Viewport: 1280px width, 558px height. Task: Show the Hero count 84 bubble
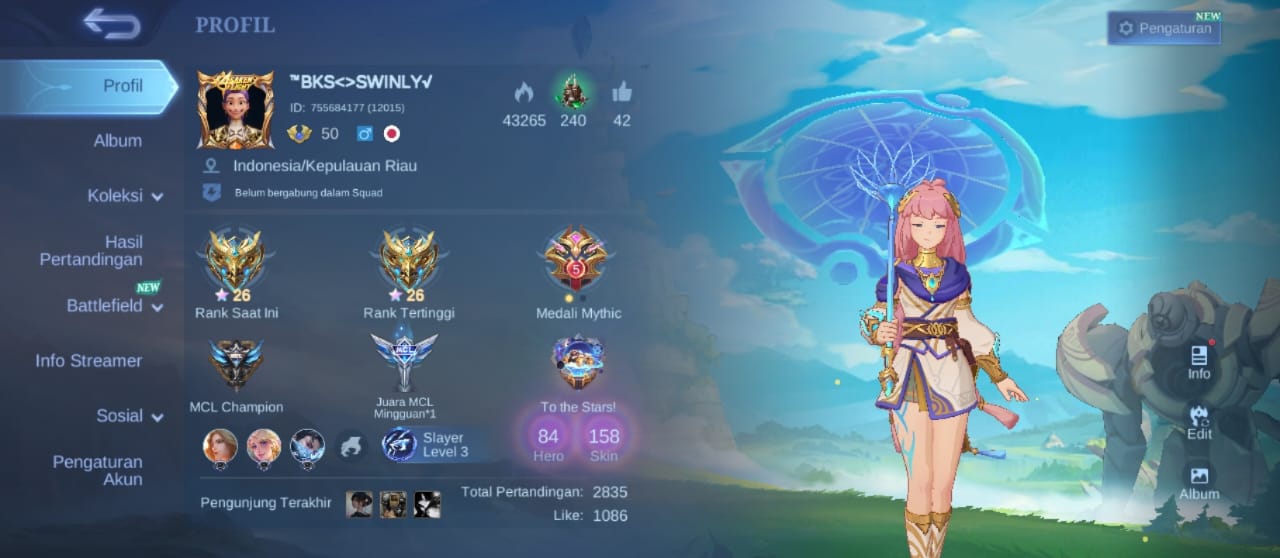tap(548, 438)
